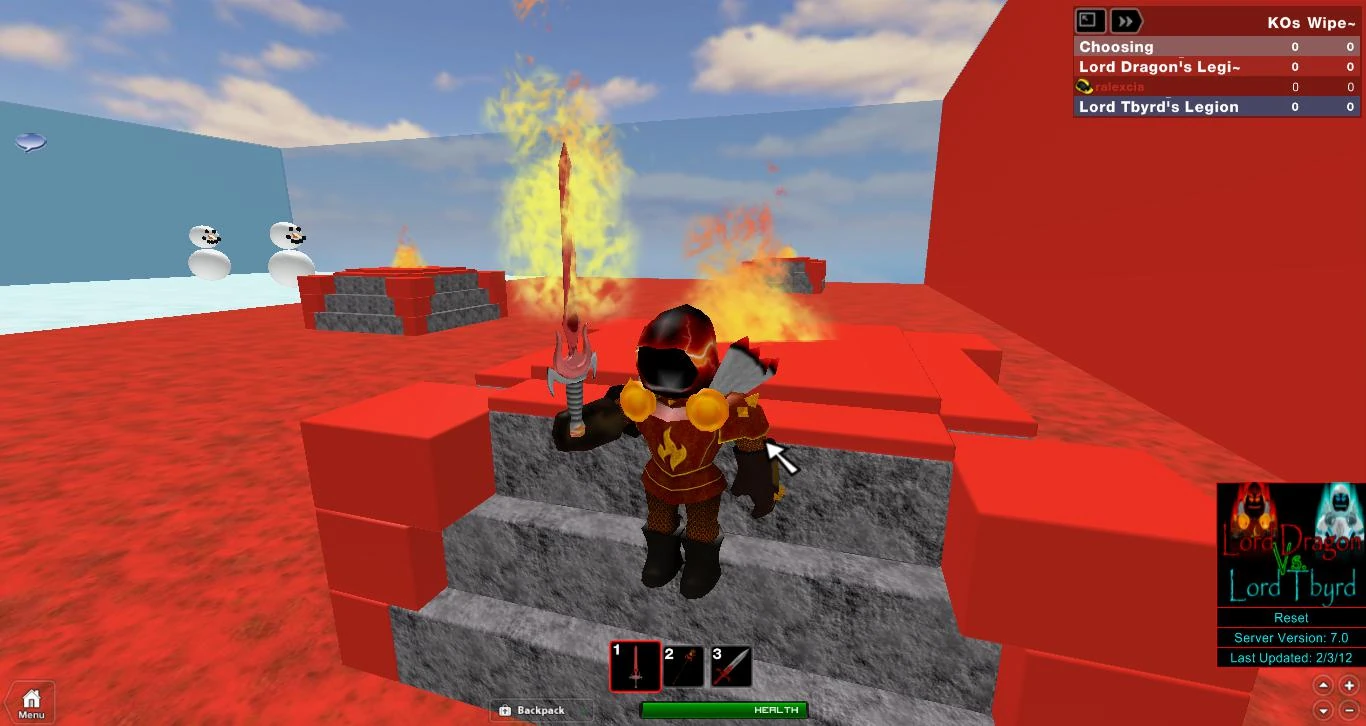Open the game Menu via the home icon
Viewport: 1366px width, 726px height.
point(30,699)
